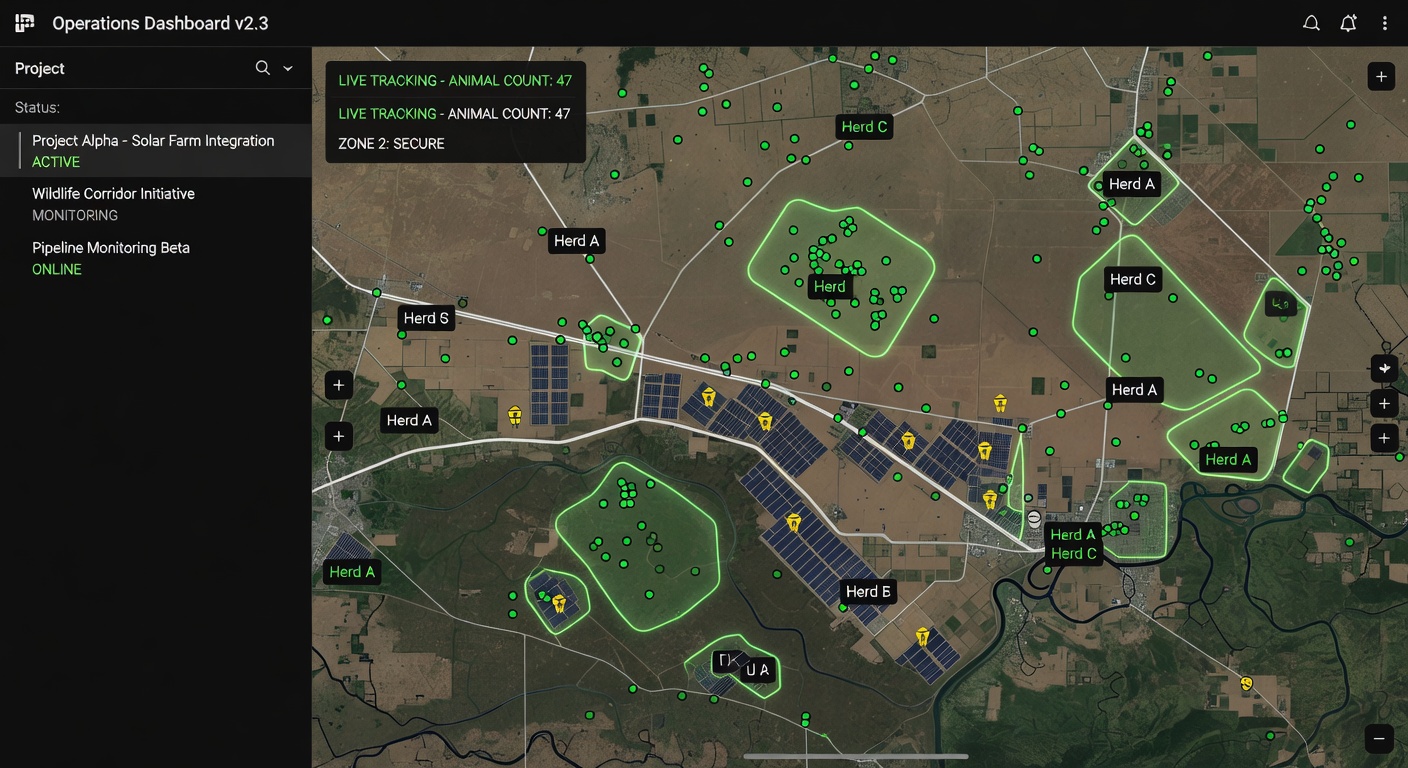Open the Status filter dropdown
The image size is (1408, 768).
pos(37,107)
